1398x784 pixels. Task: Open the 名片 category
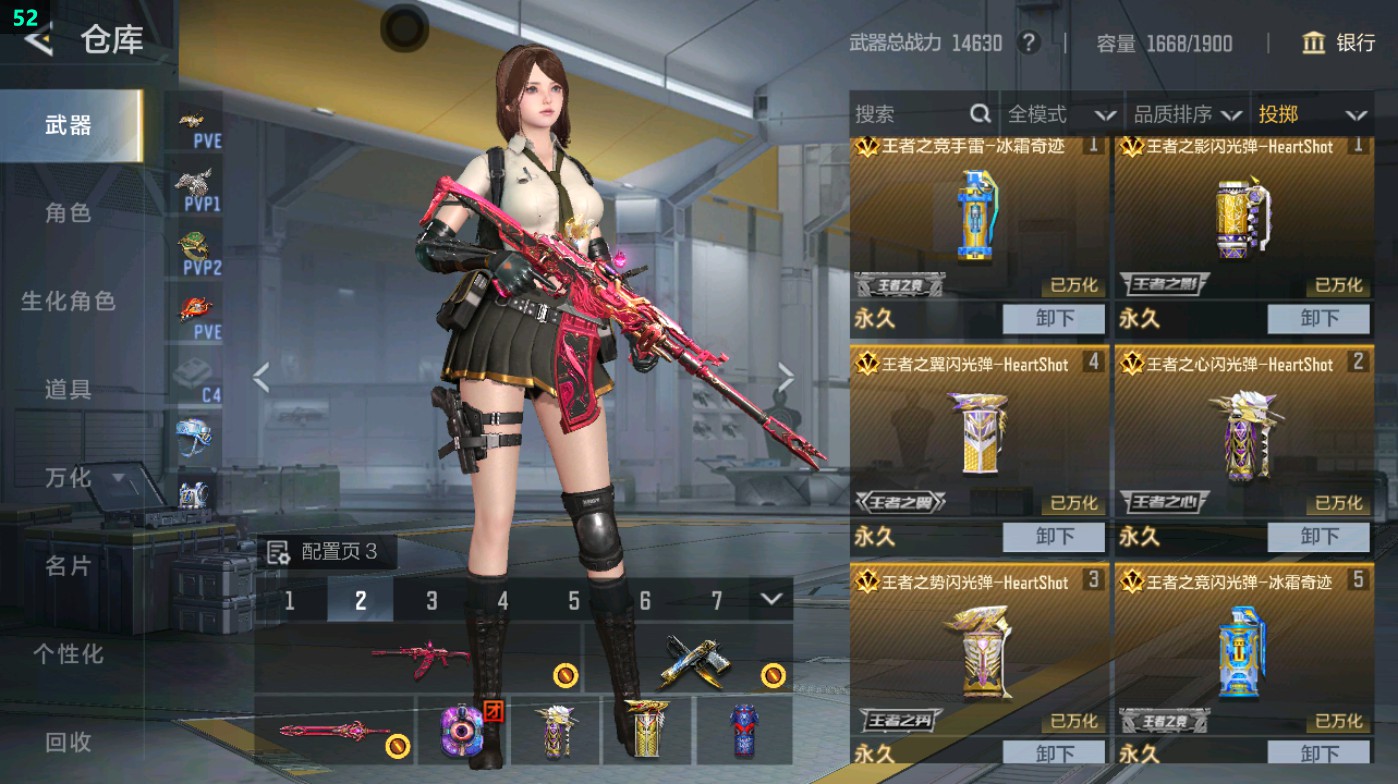point(68,566)
